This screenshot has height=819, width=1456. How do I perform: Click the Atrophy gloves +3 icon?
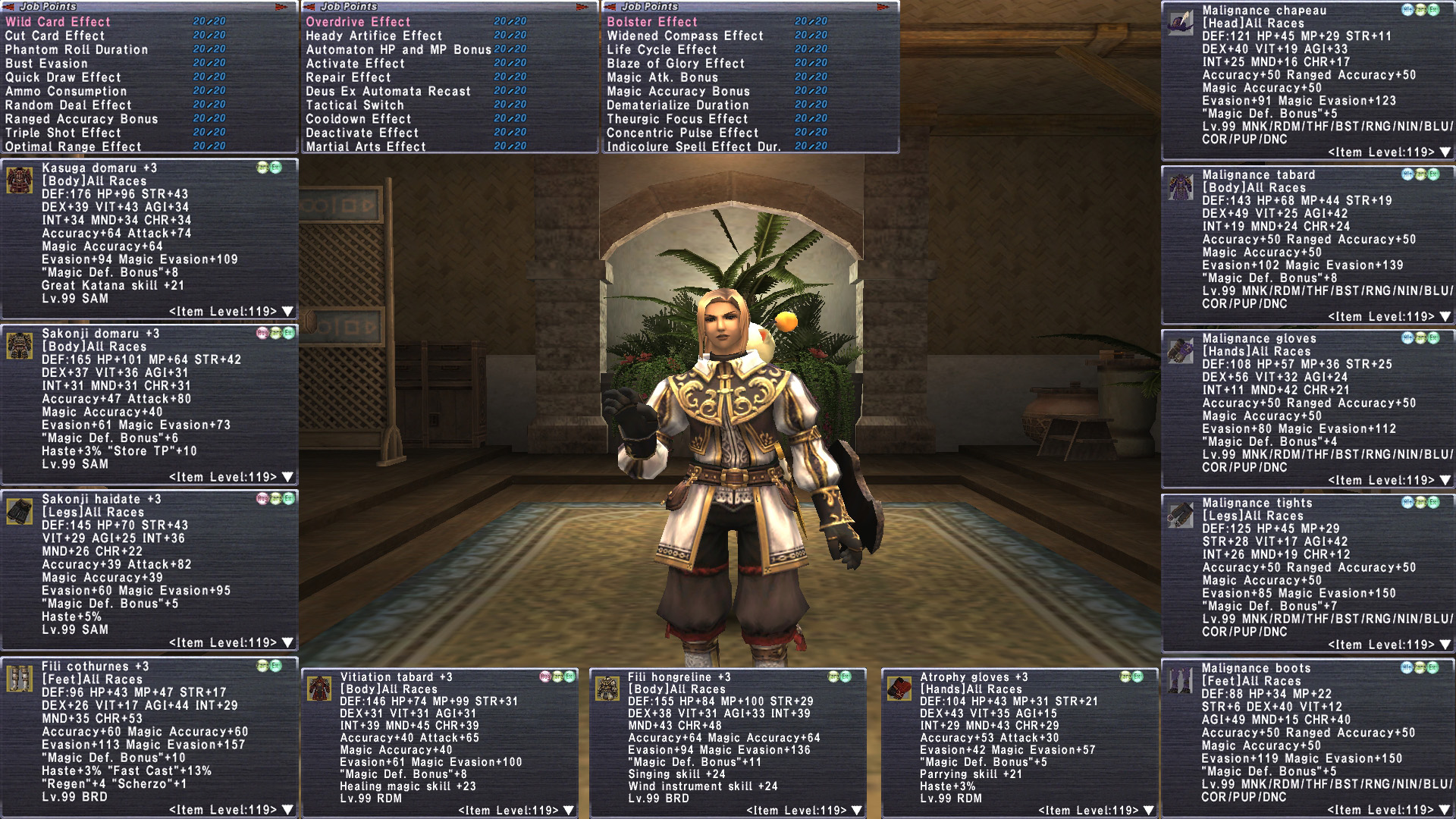tap(899, 689)
